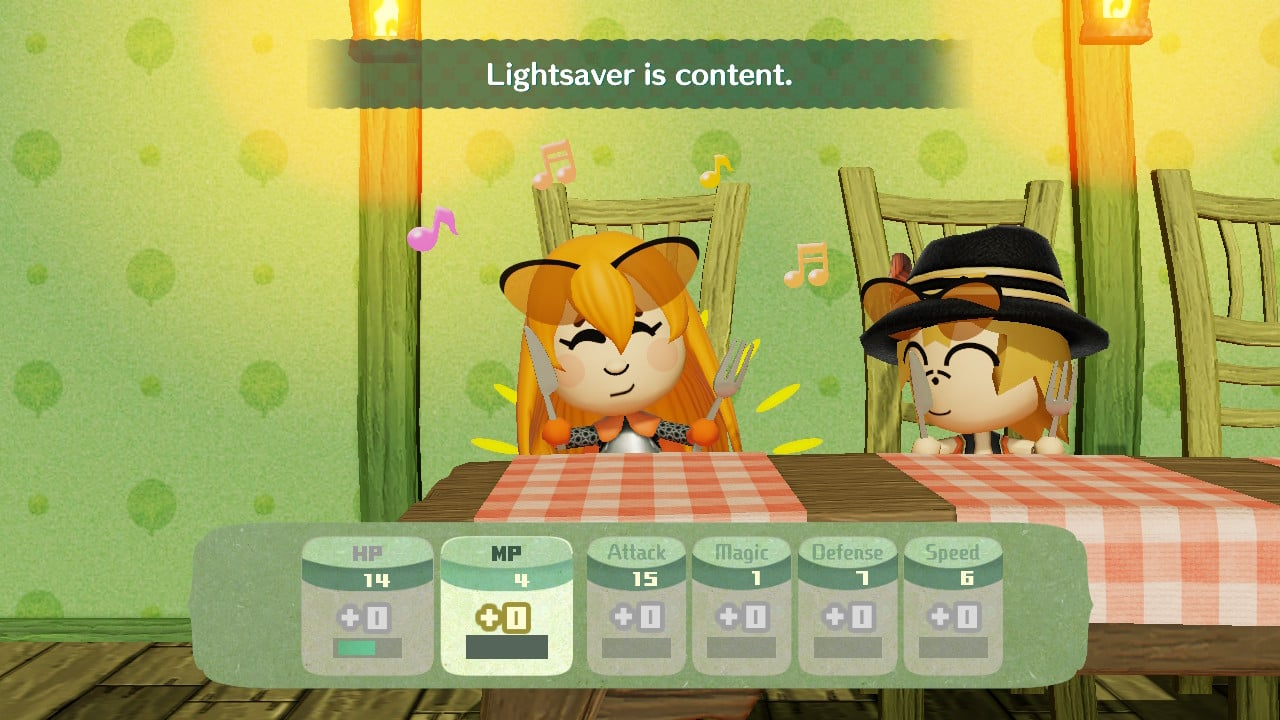Choose the Speed stat card

click(x=952, y=604)
